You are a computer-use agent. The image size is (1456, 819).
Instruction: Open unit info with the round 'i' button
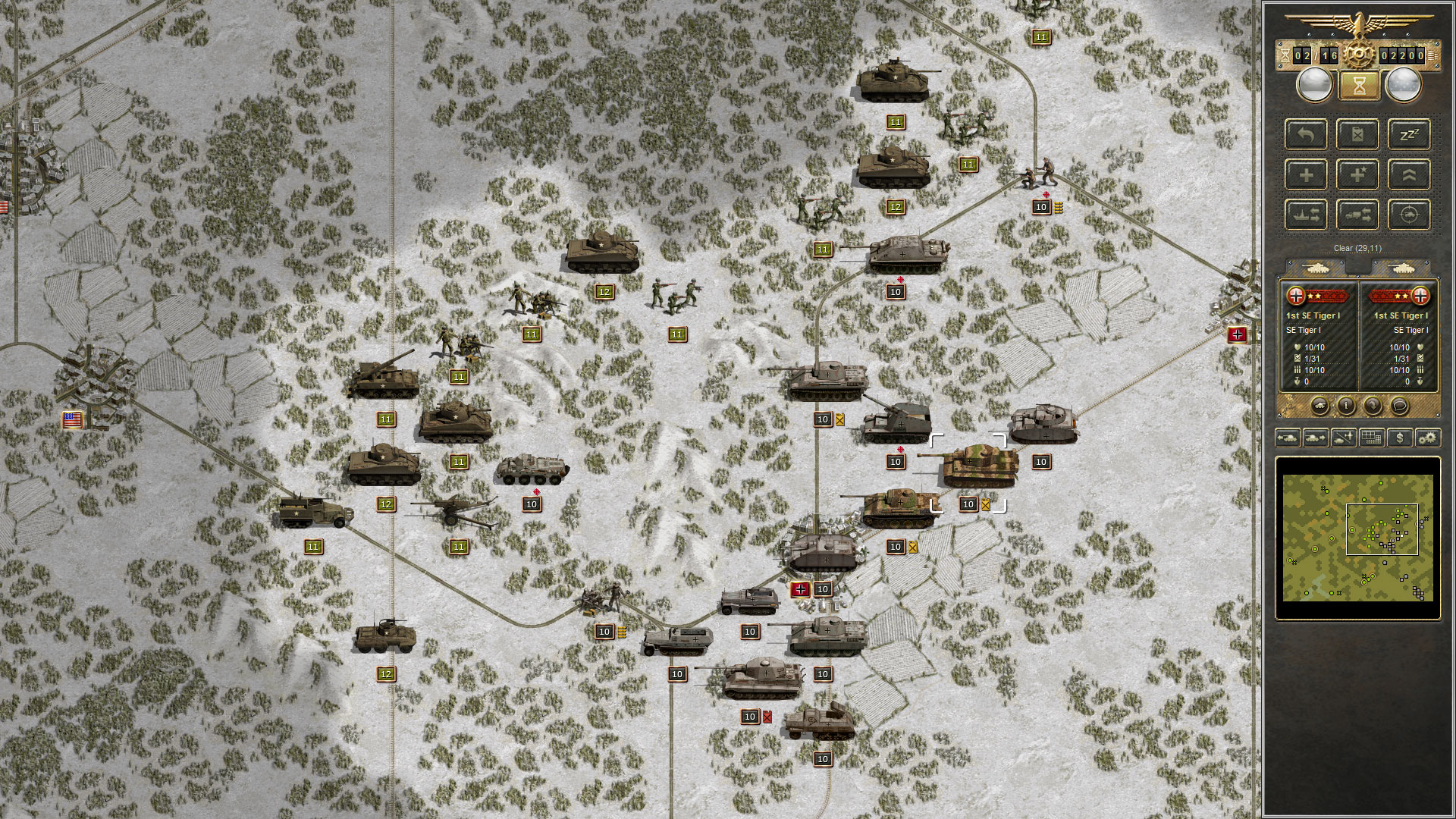pyautogui.click(x=1346, y=406)
